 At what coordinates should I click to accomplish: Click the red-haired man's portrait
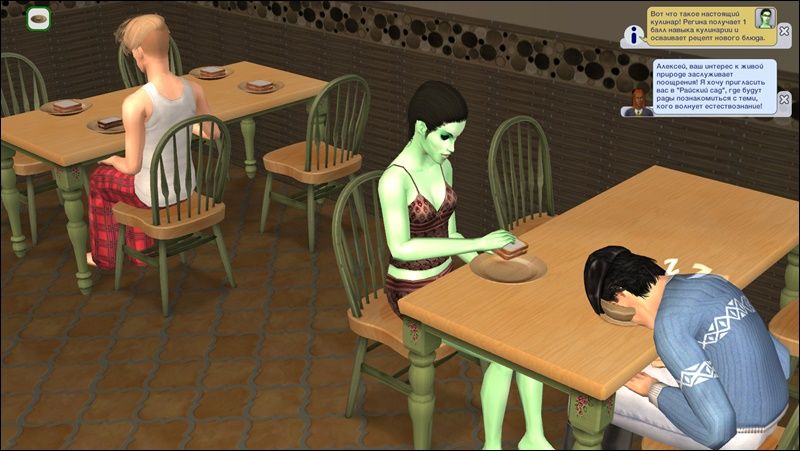click(636, 101)
